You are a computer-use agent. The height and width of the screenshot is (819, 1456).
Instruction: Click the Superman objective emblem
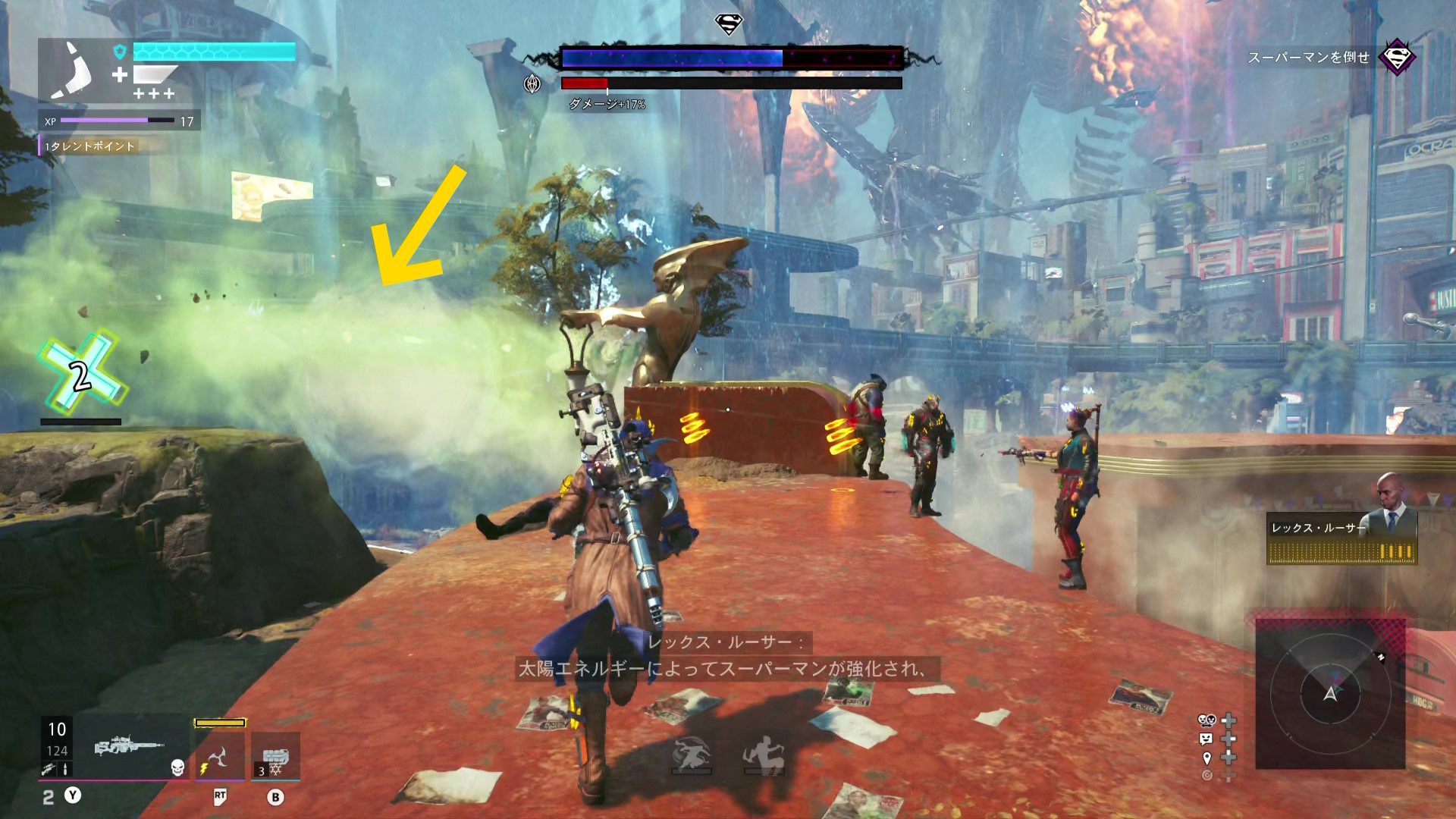point(1397,57)
